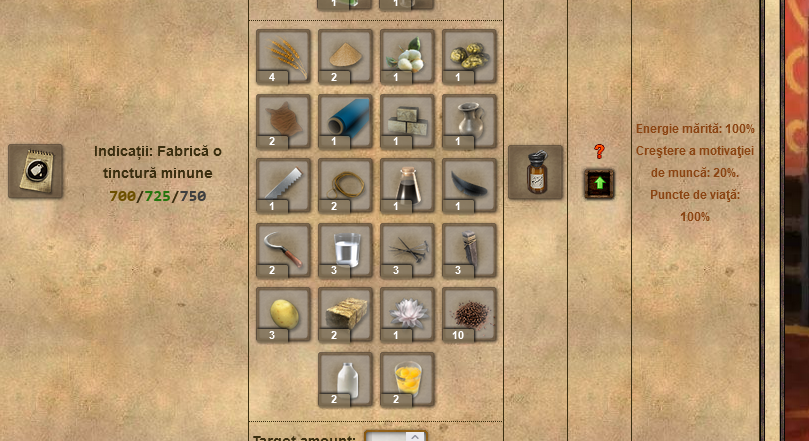Select the blue cloth roll ingredient

[x=345, y=120]
